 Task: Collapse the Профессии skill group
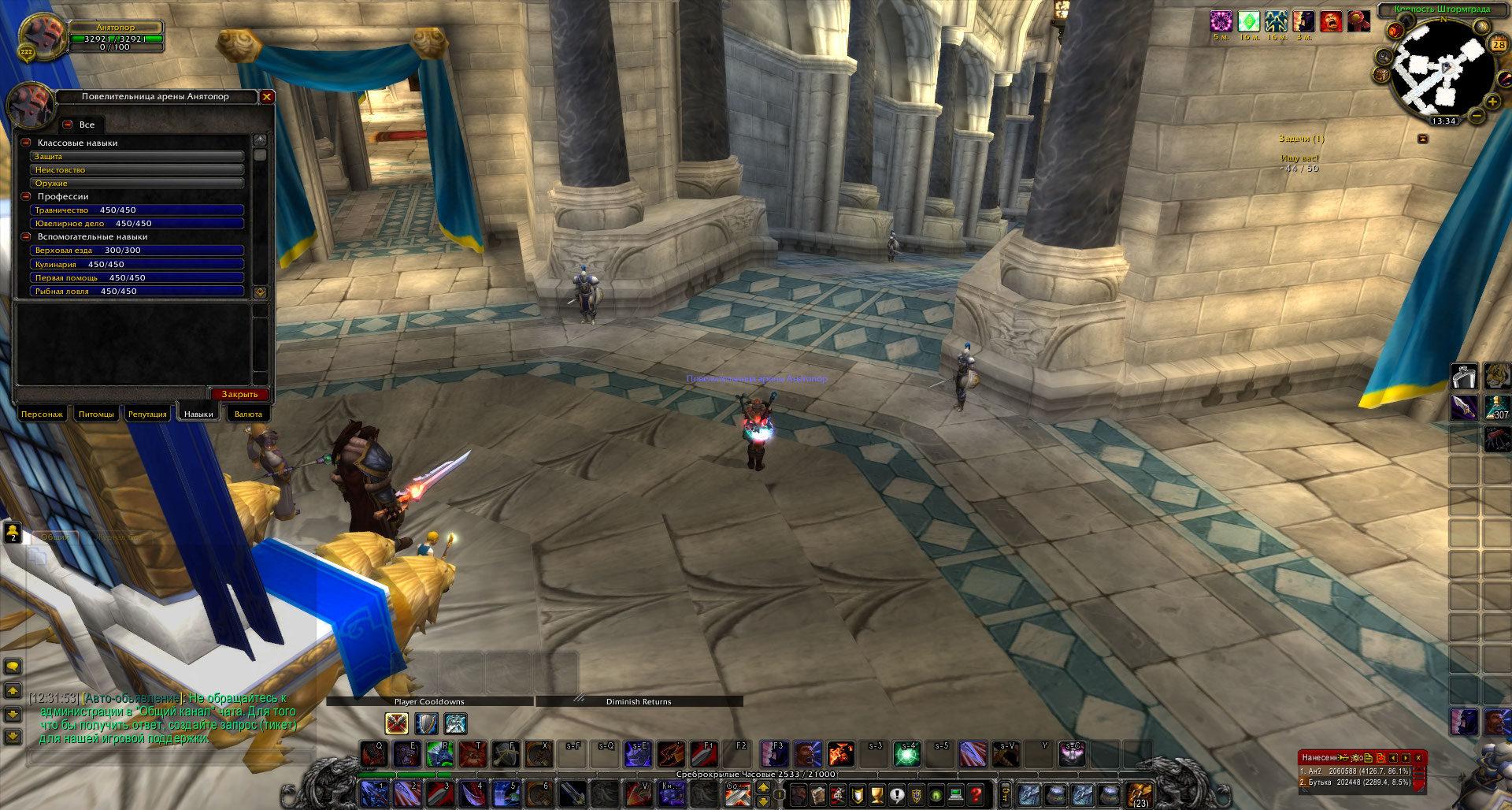point(26,196)
